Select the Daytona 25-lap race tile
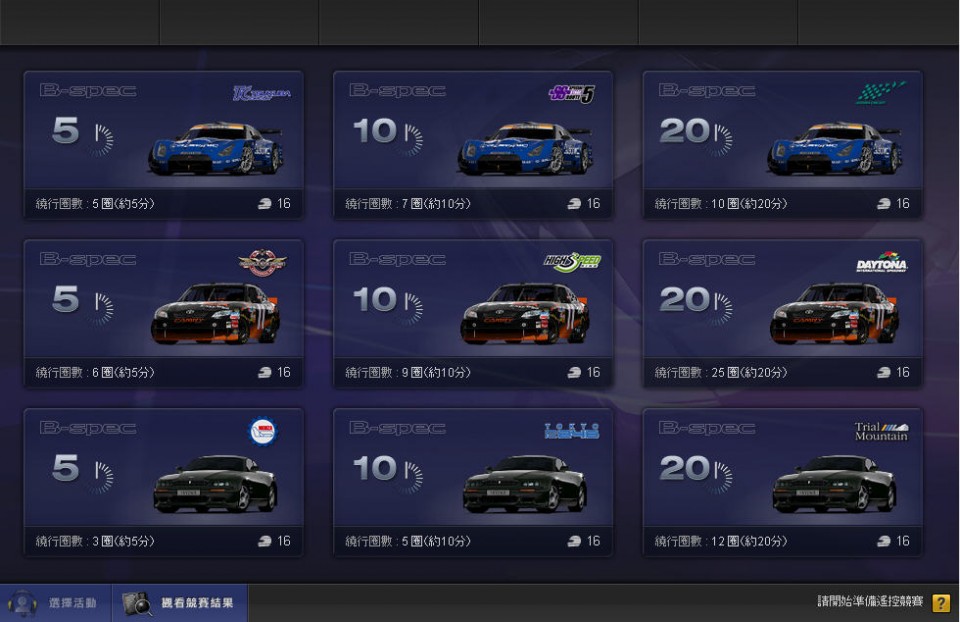The height and width of the screenshot is (622, 960). click(x=782, y=313)
